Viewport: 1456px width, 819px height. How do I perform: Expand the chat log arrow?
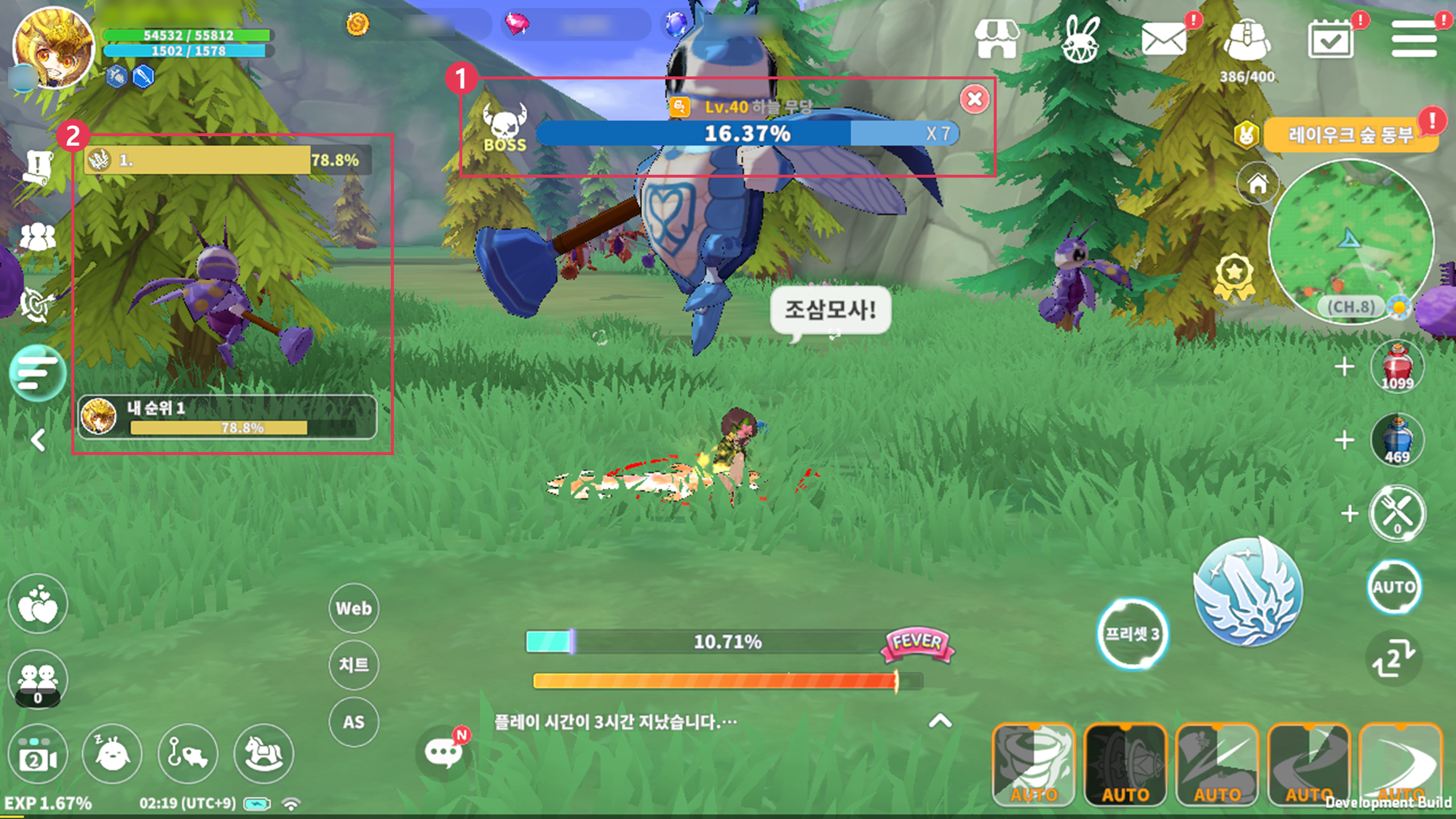(x=941, y=721)
